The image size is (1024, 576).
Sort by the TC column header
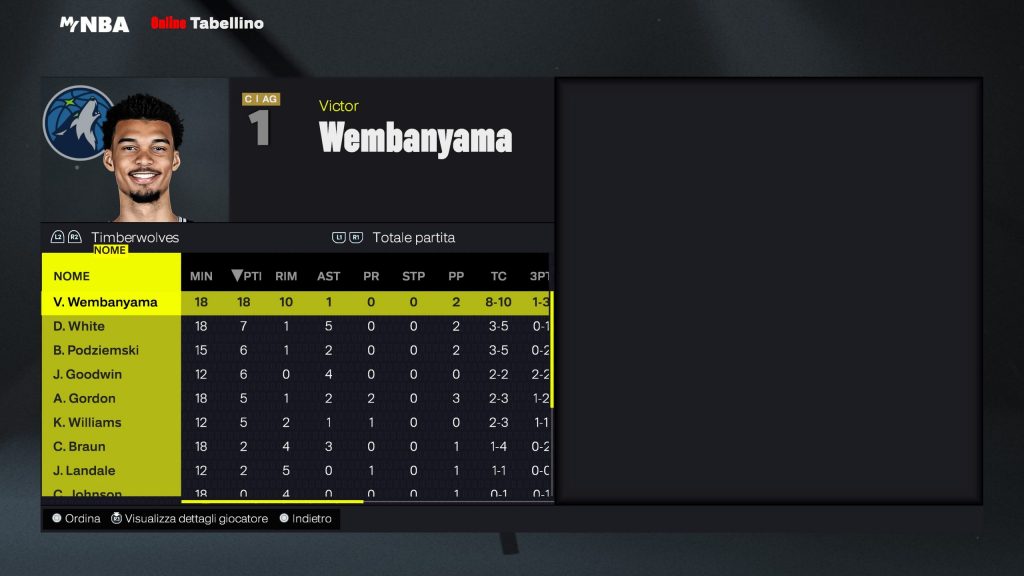[x=498, y=276]
